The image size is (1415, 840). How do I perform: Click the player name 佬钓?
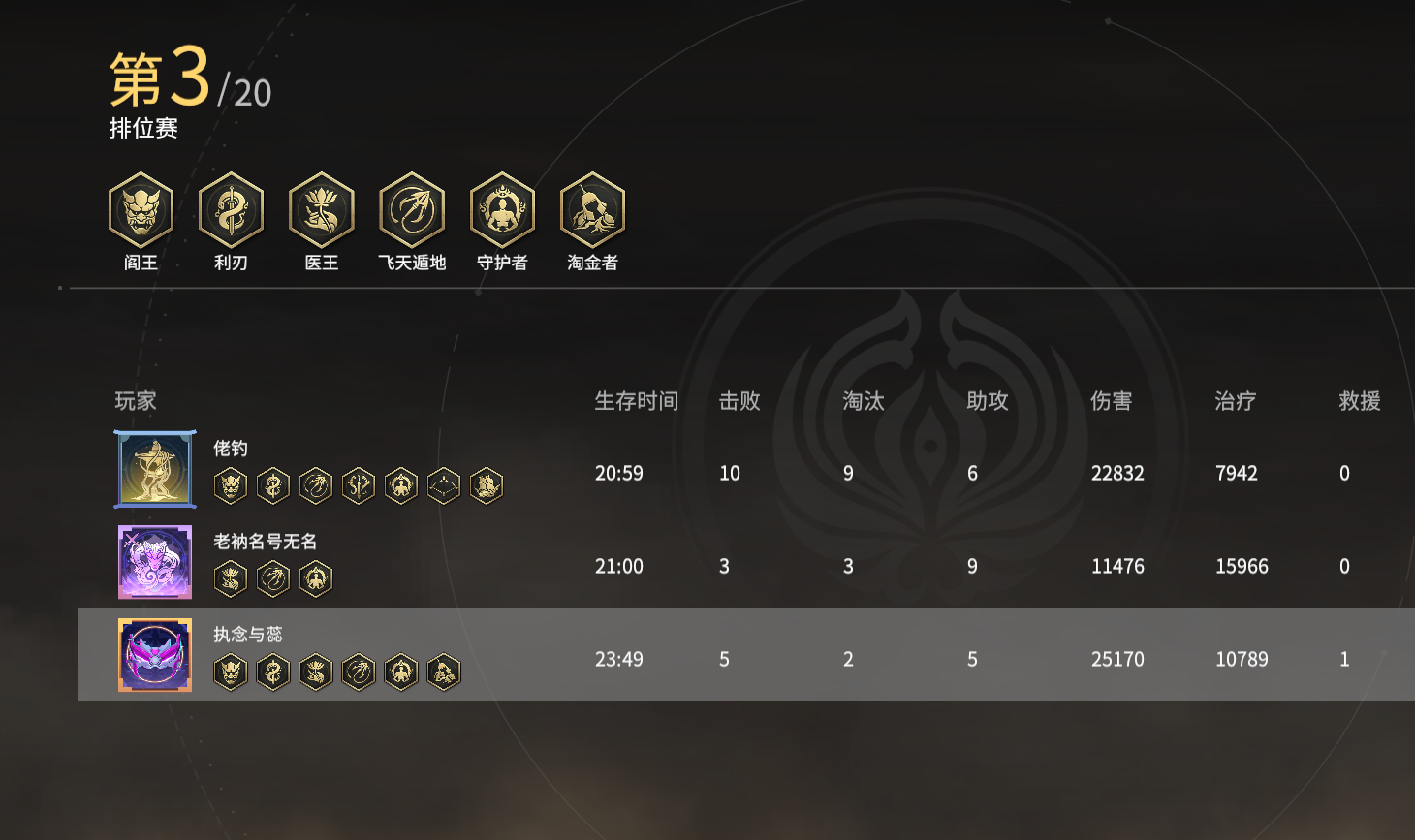[231, 449]
